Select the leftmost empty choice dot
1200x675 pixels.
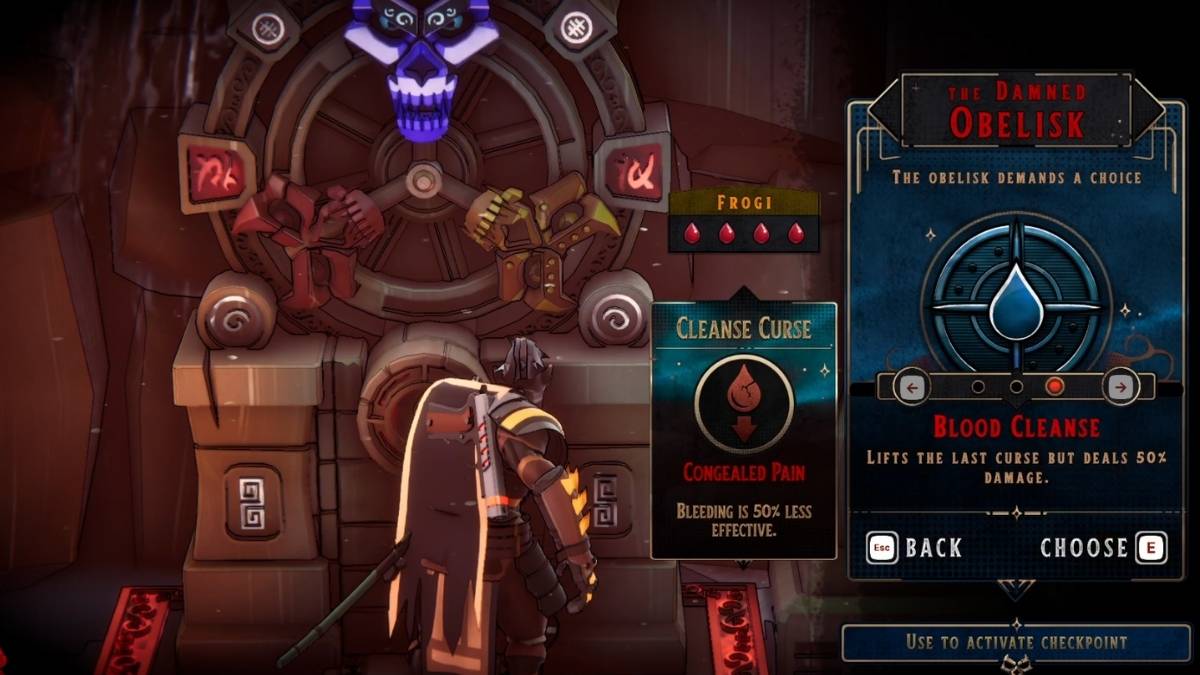tap(978, 386)
